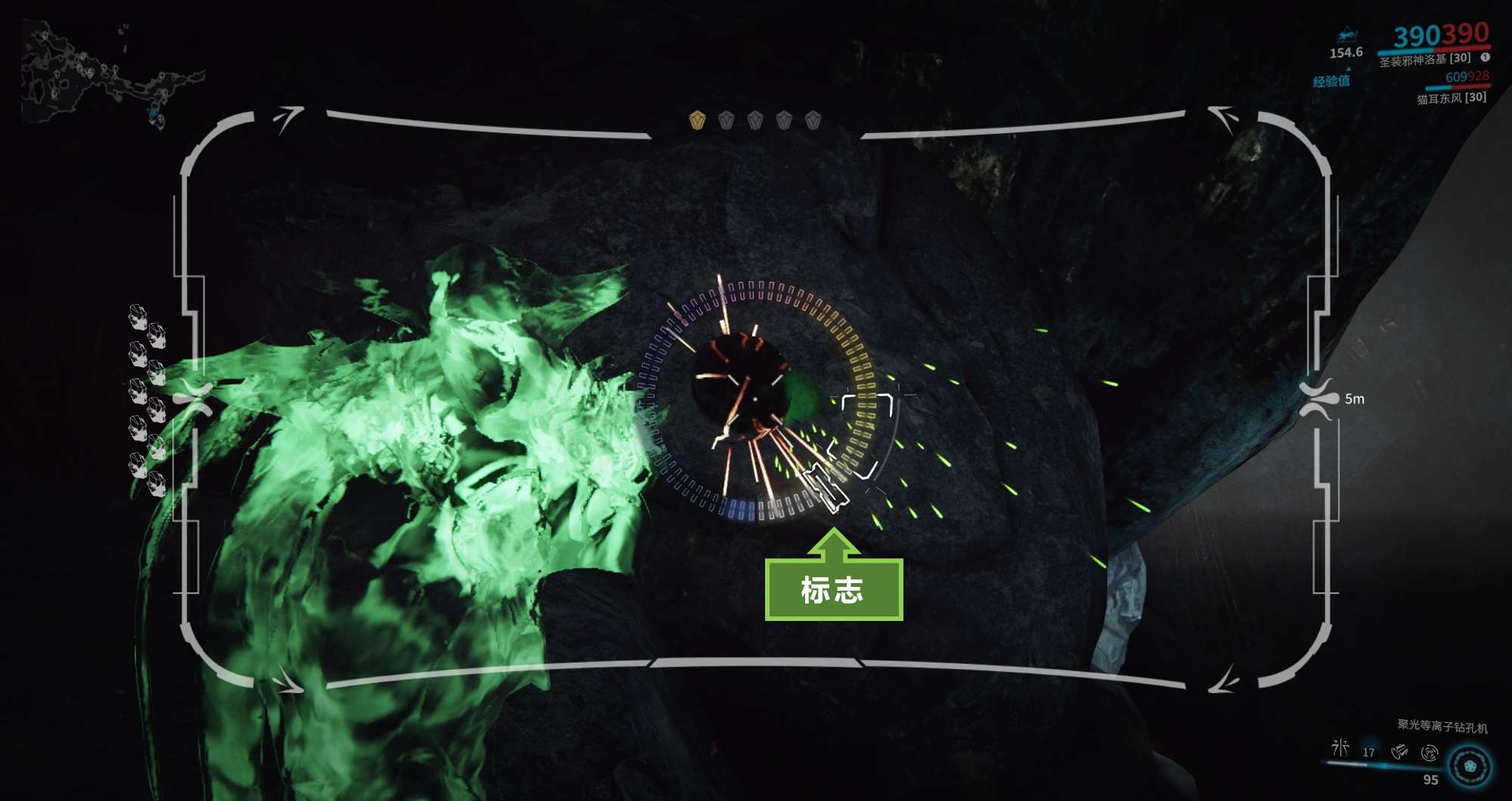This screenshot has height=801, width=1512.
Task: Select the companion beast triangle icon
Action: tap(1346, 36)
